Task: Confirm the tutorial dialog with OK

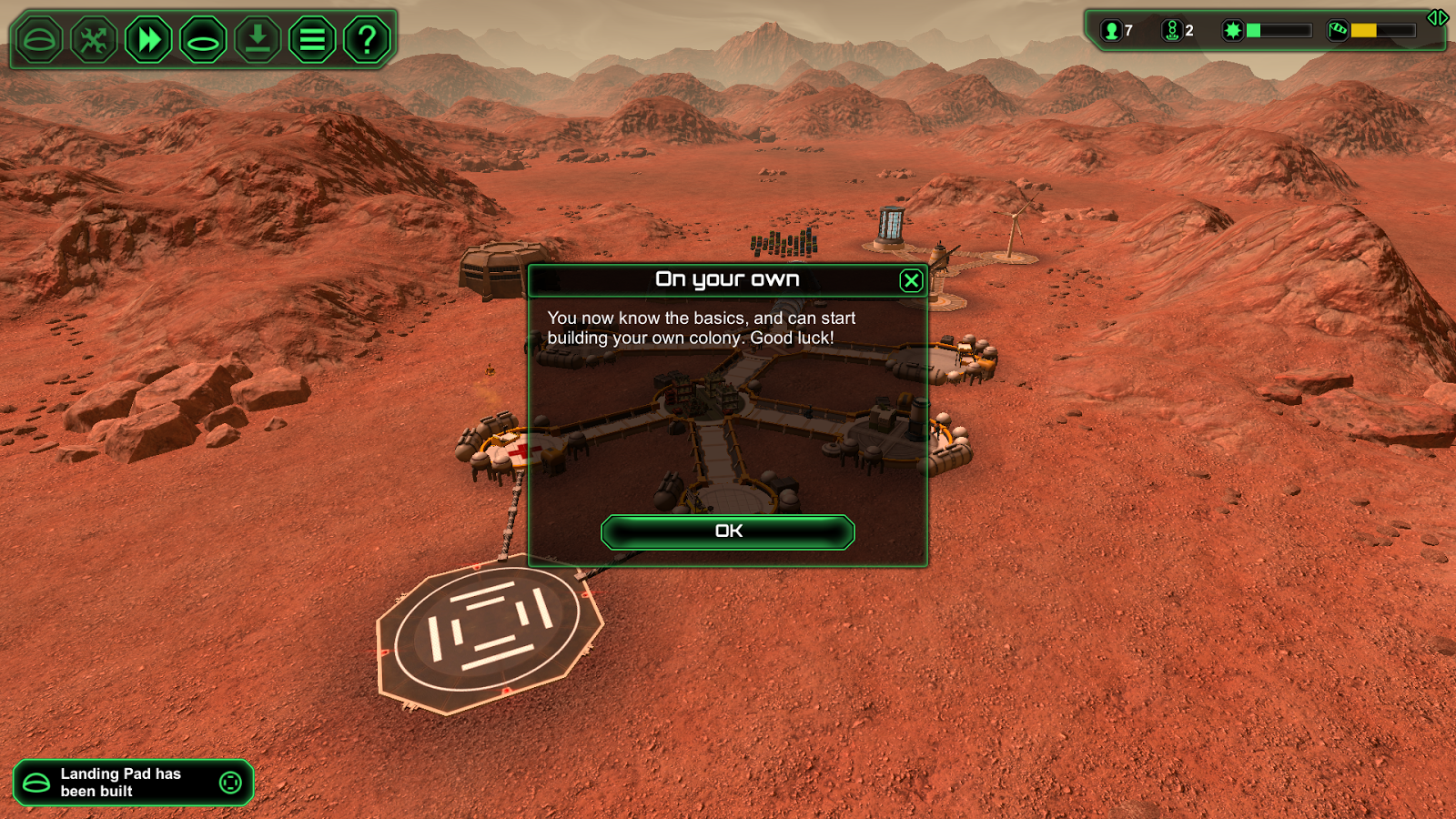Action: [x=728, y=531]
